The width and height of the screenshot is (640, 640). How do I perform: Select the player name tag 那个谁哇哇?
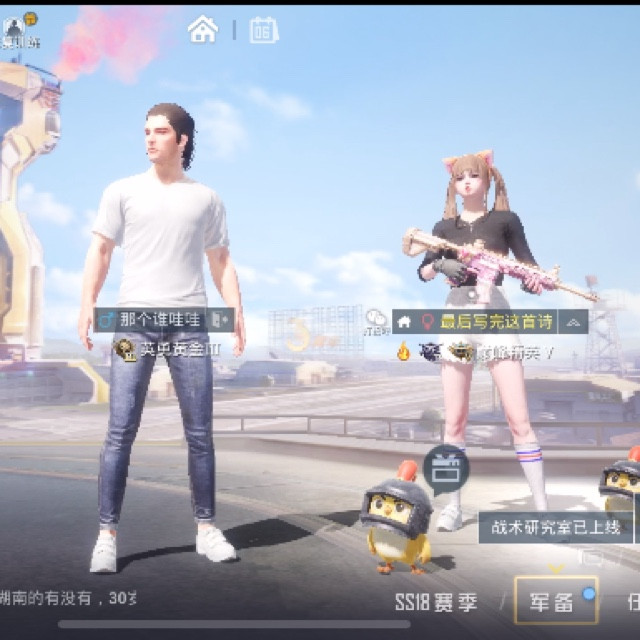(x=160, y=320)
